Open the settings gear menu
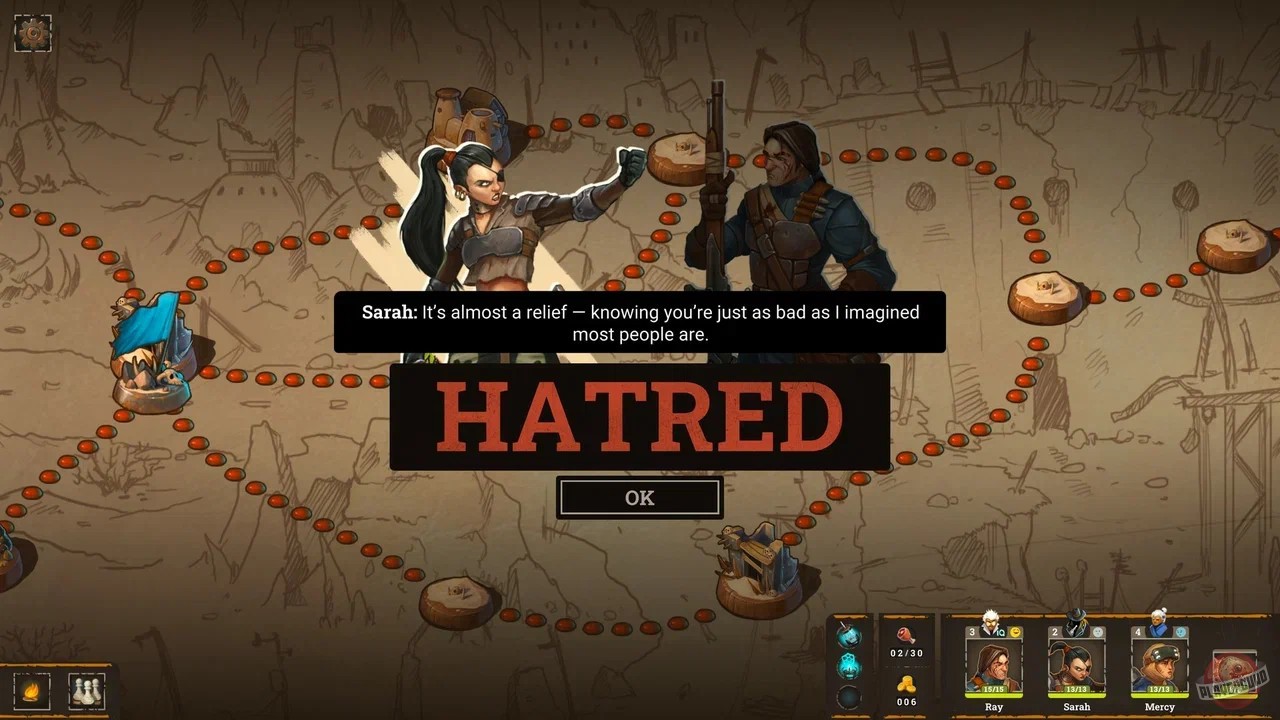 [x=32, y=32]
